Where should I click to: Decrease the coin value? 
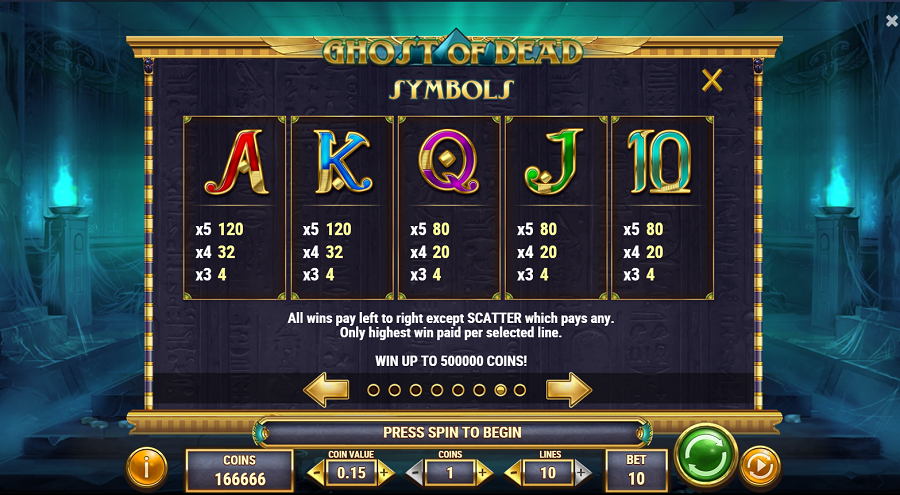(x=317, y=472)
